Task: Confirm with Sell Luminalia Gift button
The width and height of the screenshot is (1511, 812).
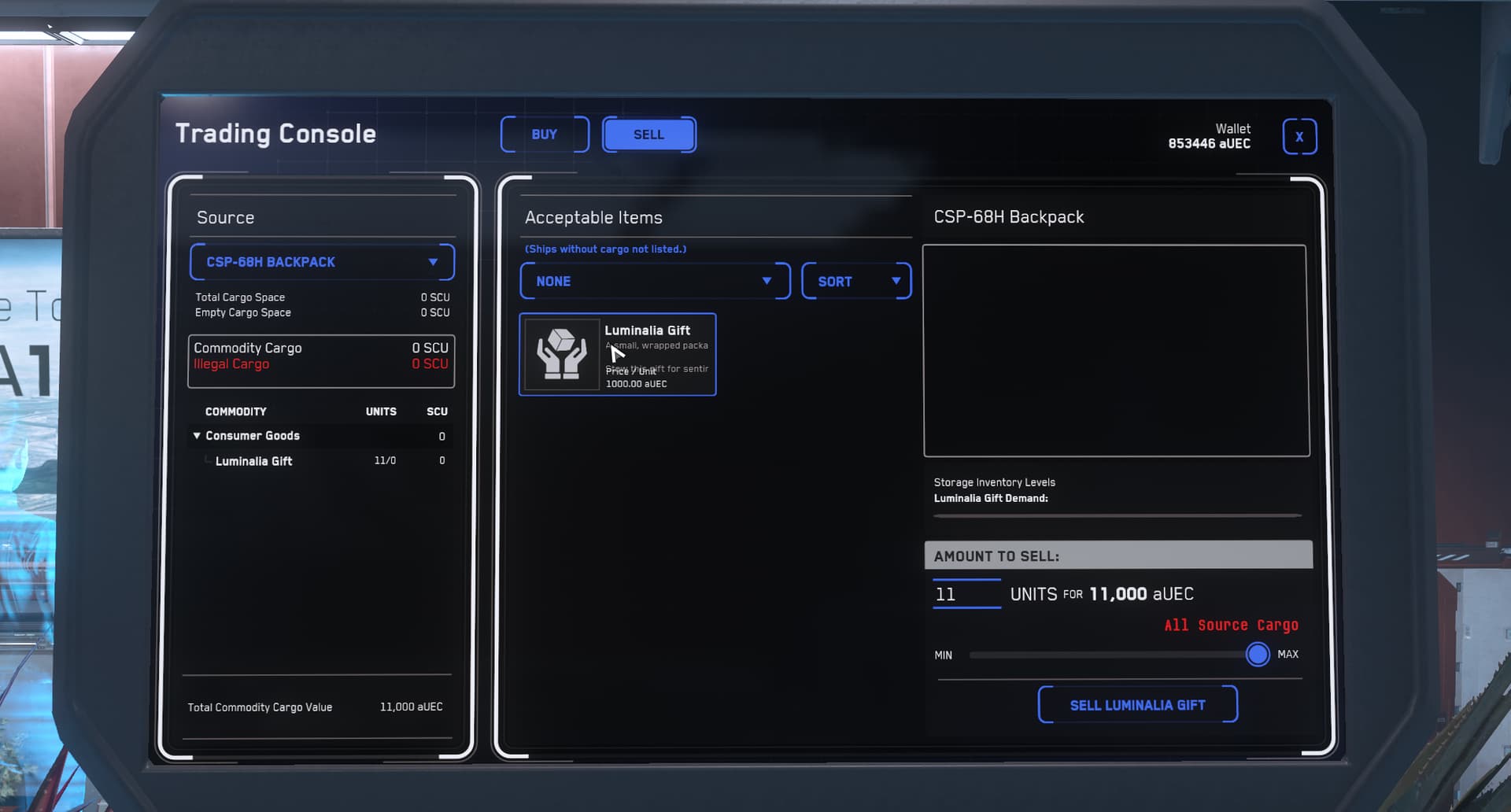Action: (1137, 705)
